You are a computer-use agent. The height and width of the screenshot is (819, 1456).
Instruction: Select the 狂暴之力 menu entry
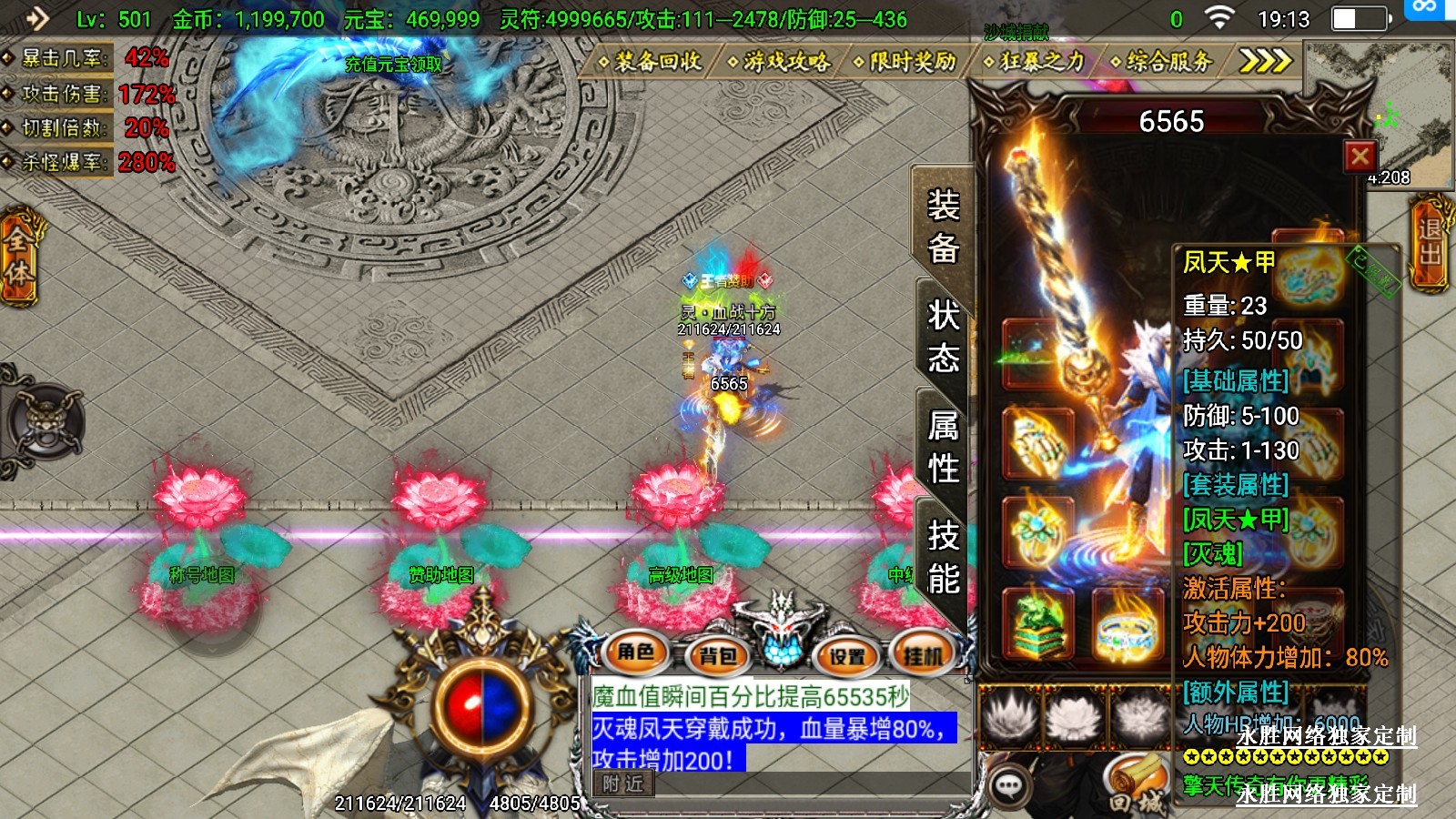click(1035, 62)
